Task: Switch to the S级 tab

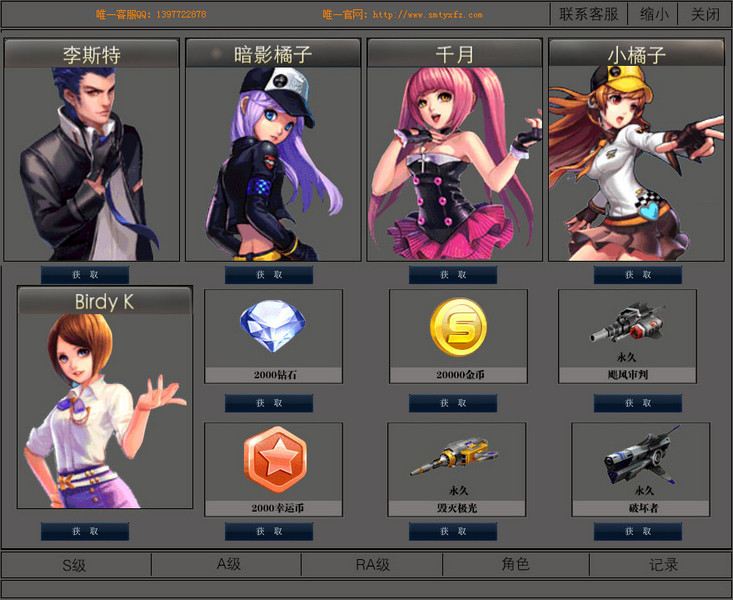Action: point(75,565)
